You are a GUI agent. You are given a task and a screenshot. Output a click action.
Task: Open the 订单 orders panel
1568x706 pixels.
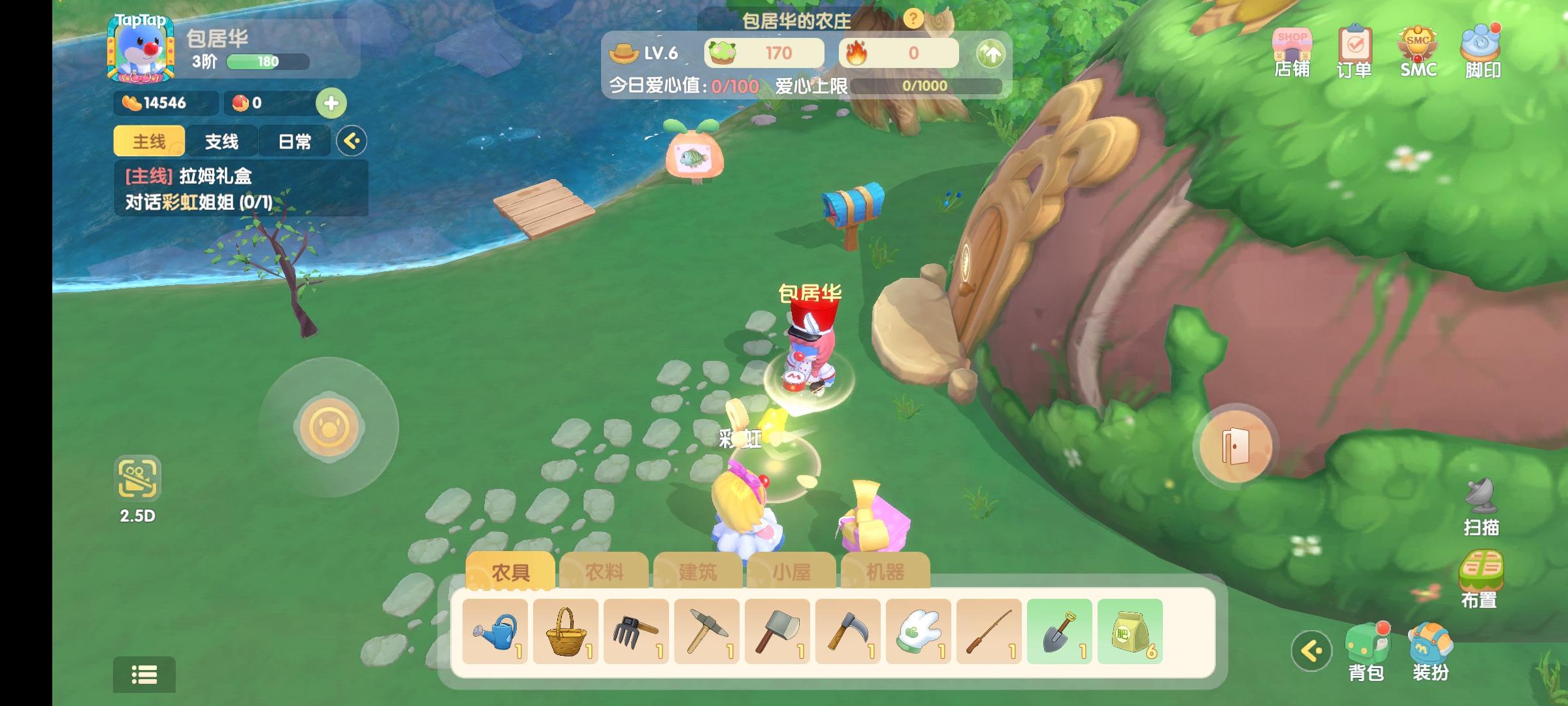1354,52
